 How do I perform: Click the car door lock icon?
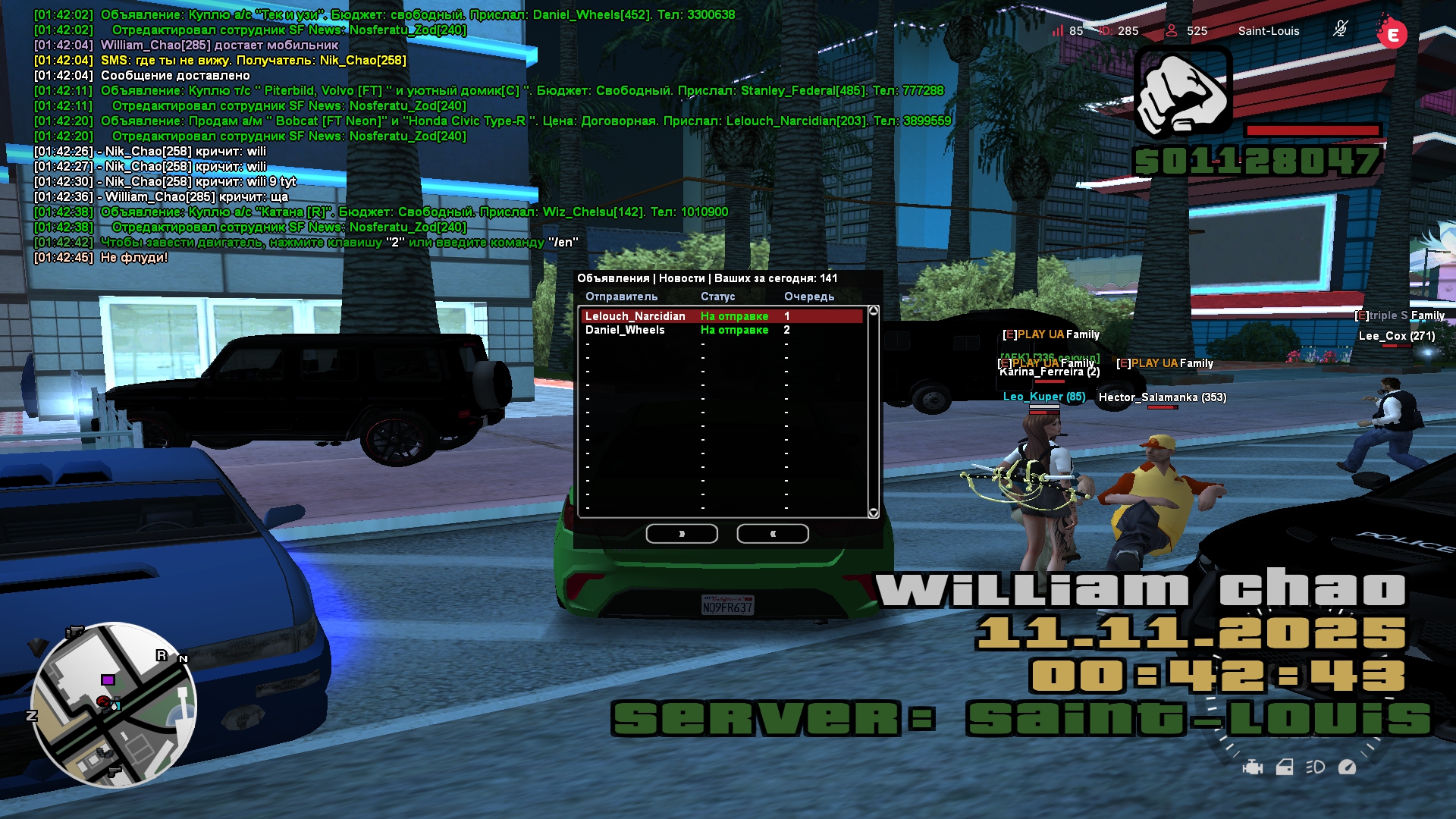click(x=1285, y=767)
